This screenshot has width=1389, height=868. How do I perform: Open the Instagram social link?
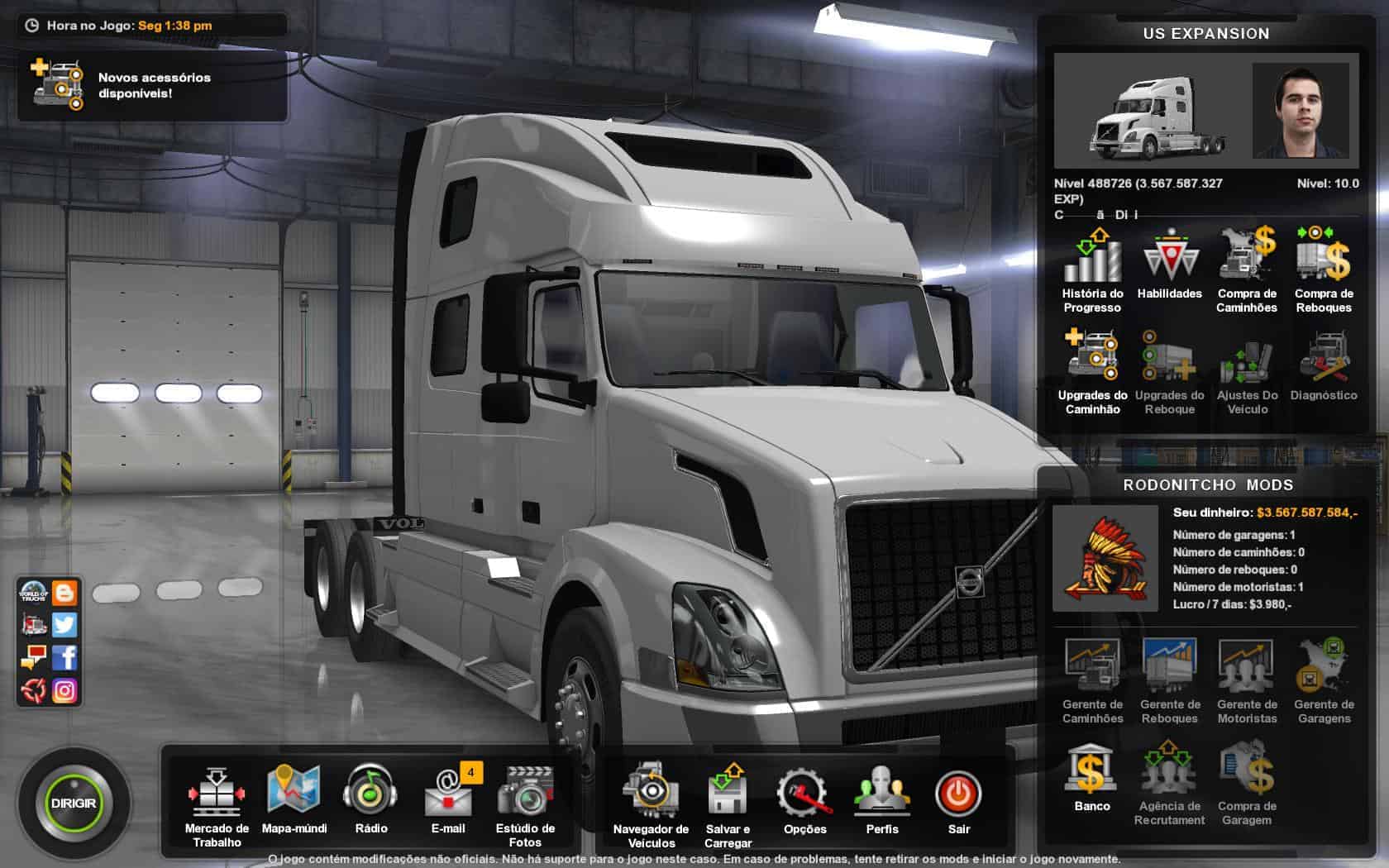coord(64,690)
